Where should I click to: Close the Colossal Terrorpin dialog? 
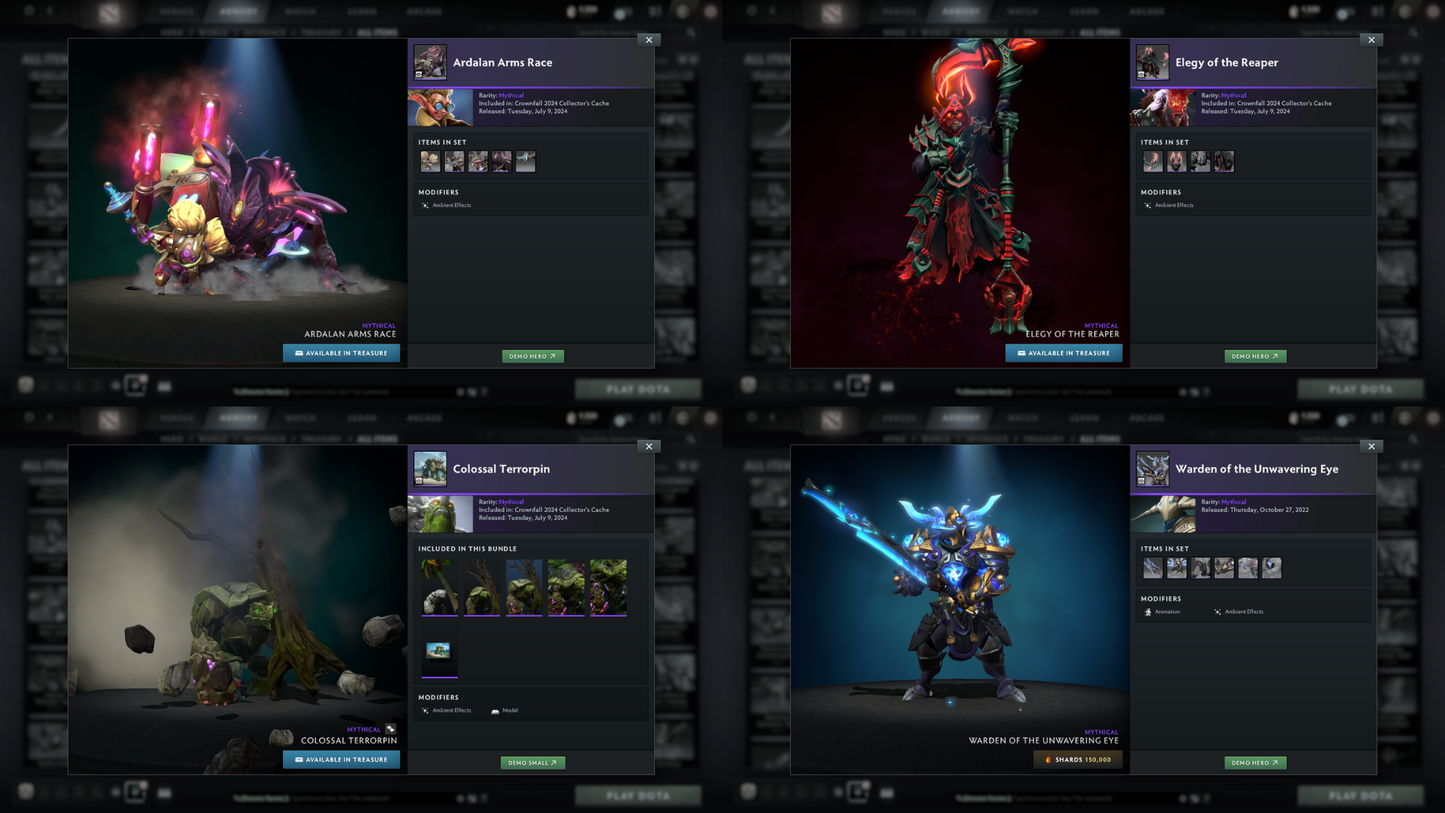(649, 446)
